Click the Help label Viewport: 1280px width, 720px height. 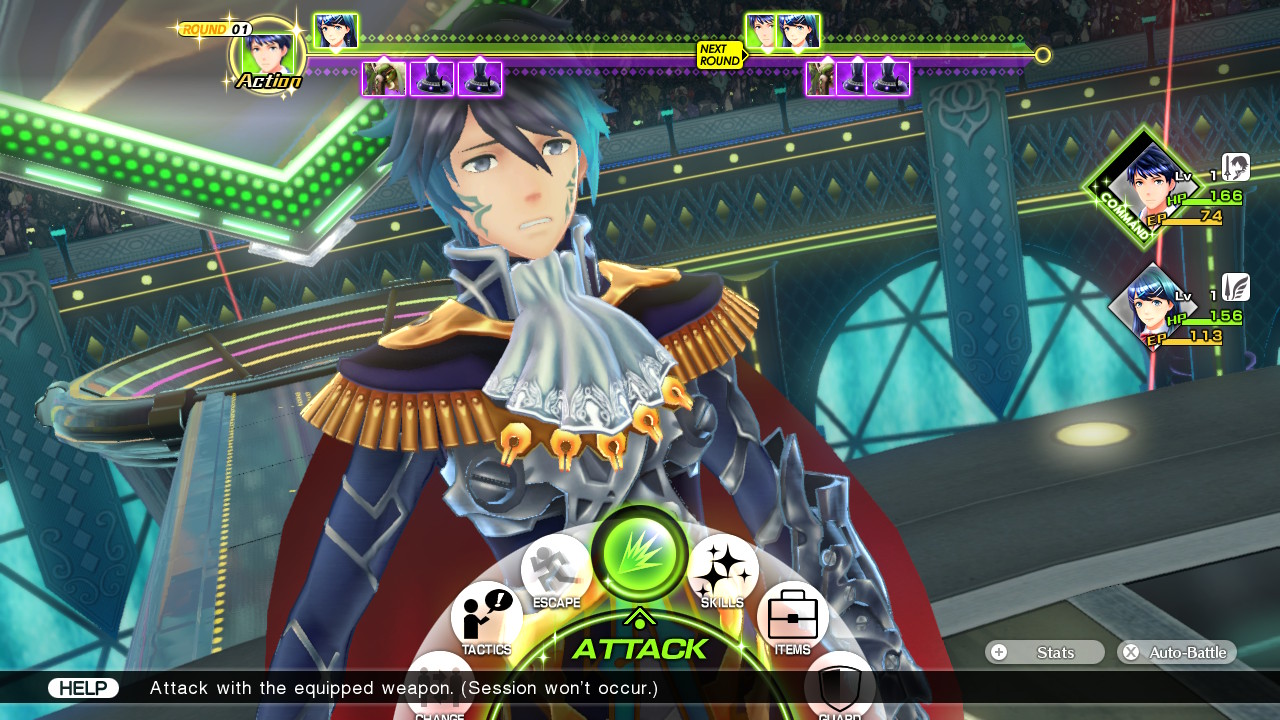click(x=83, y=688)
